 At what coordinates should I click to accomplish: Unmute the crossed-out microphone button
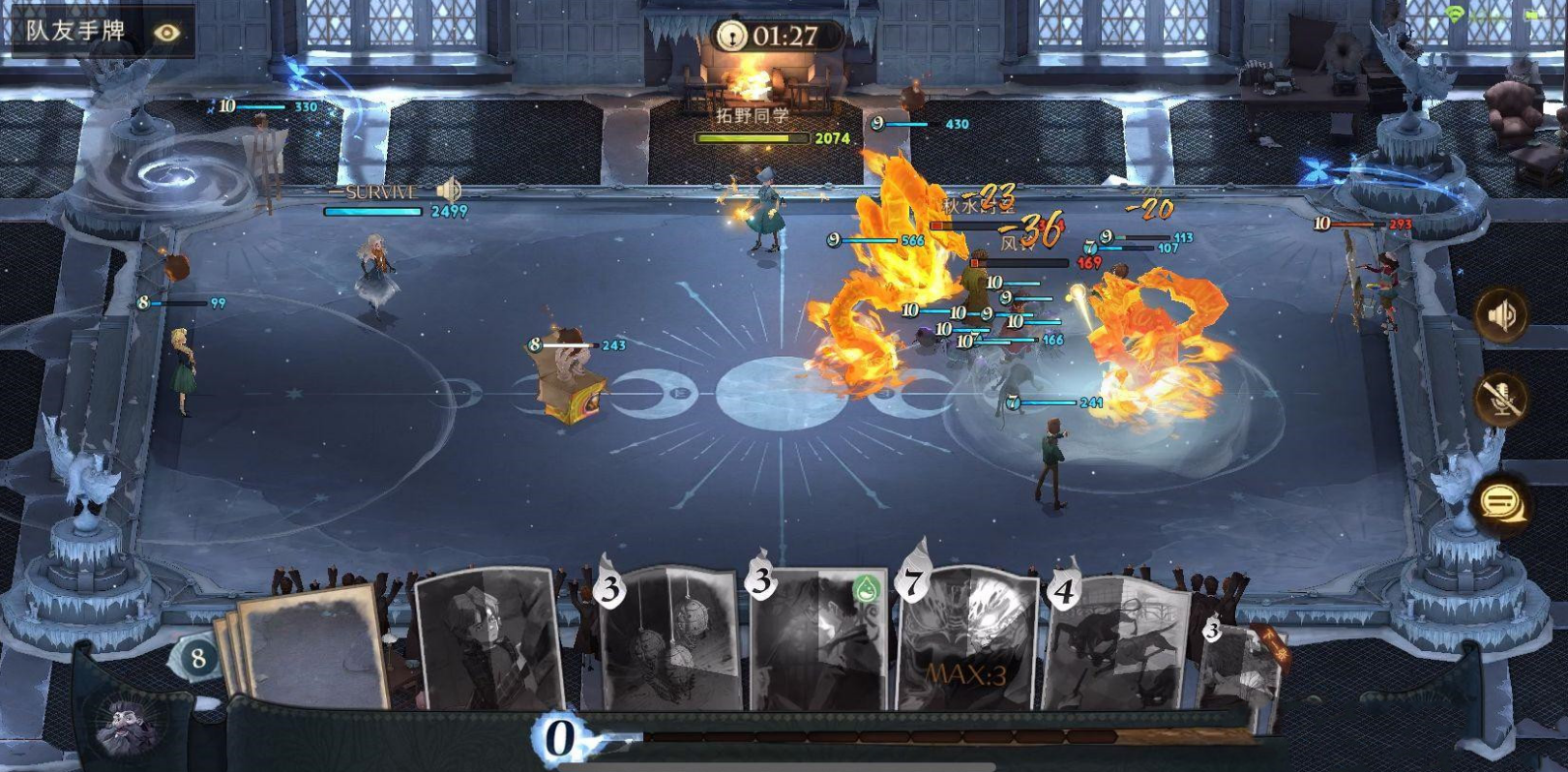[1500, 398]
